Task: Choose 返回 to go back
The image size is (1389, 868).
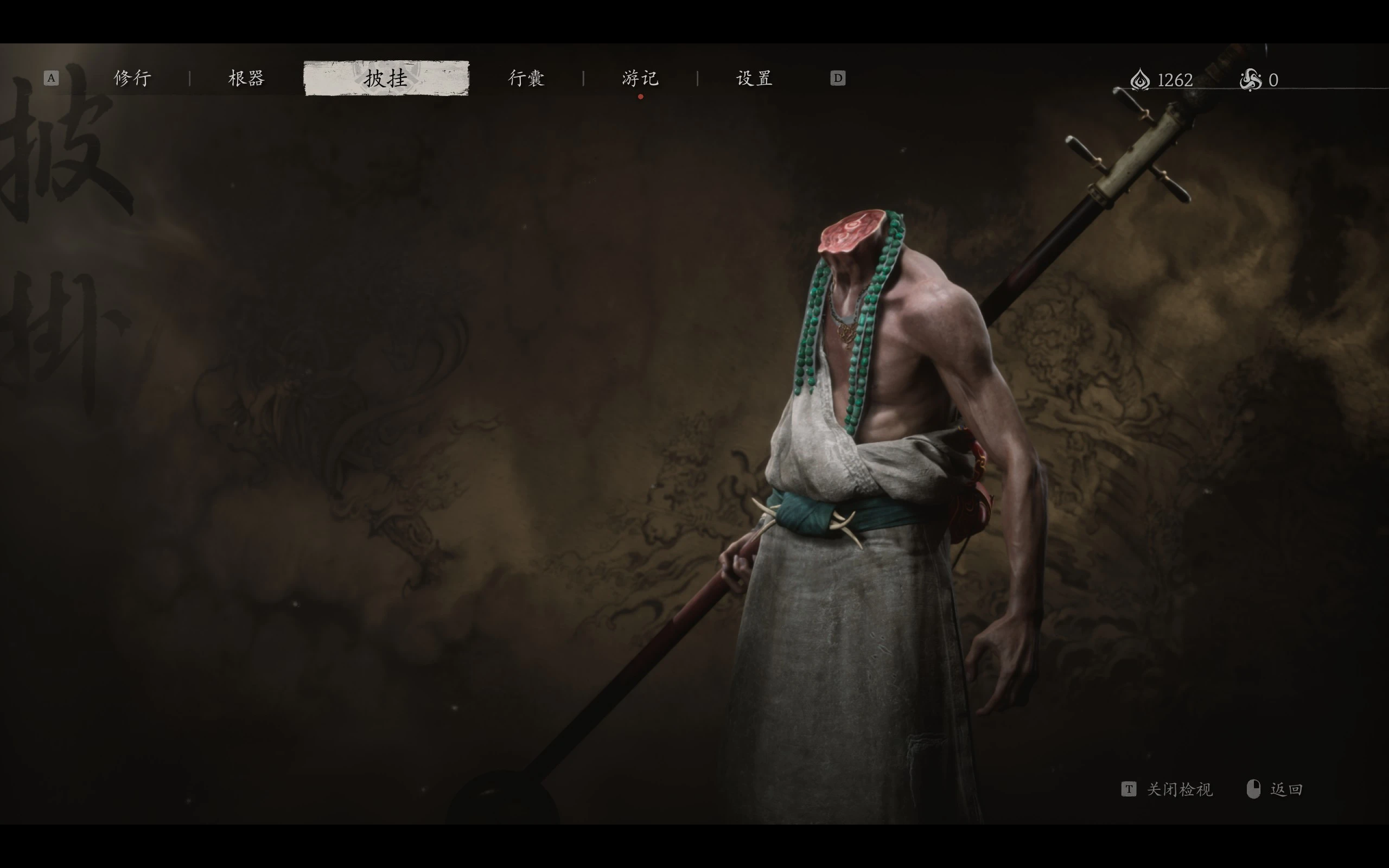Action: 1286,789
